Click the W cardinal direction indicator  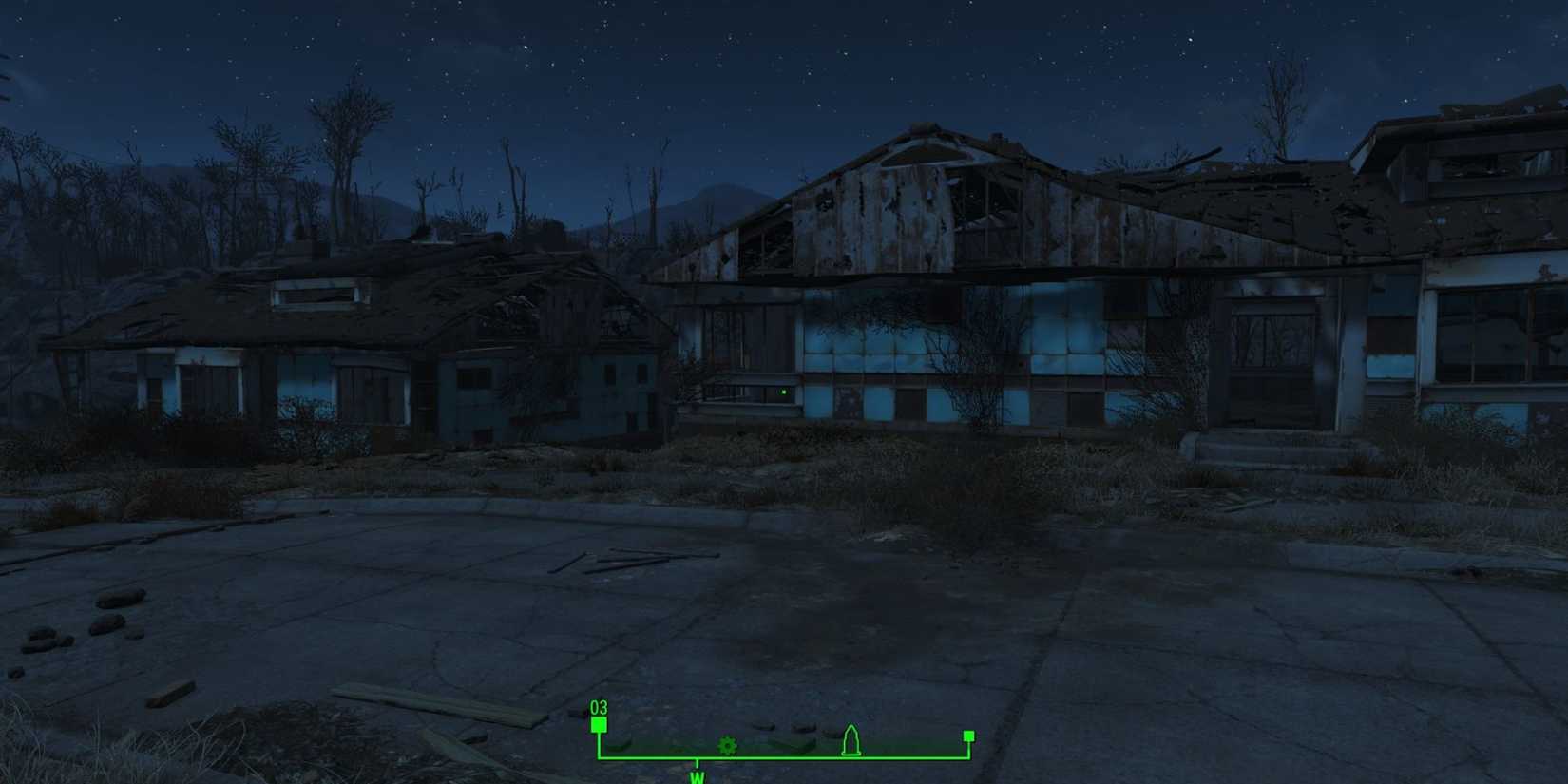[698, 776]
